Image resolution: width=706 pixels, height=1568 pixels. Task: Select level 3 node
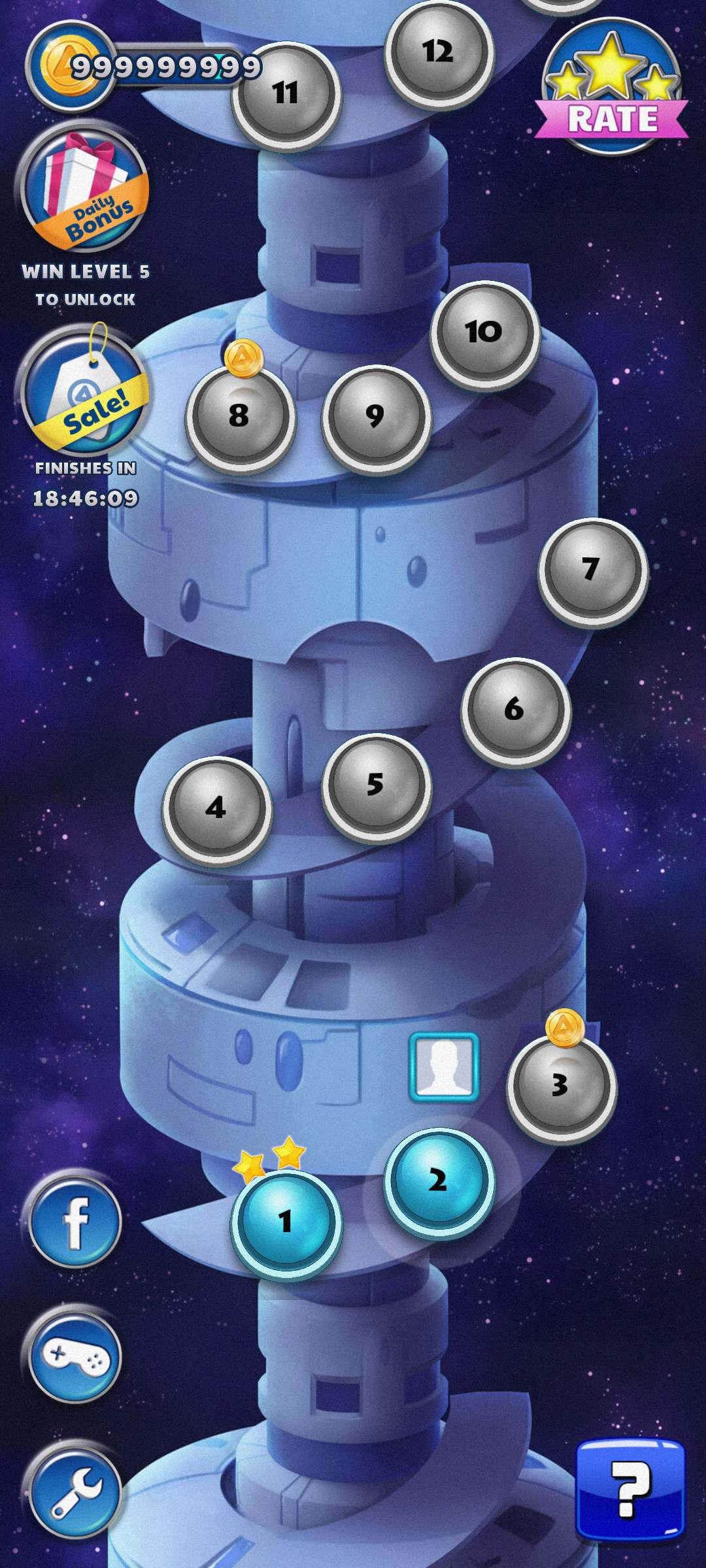tap(561, 1086)
